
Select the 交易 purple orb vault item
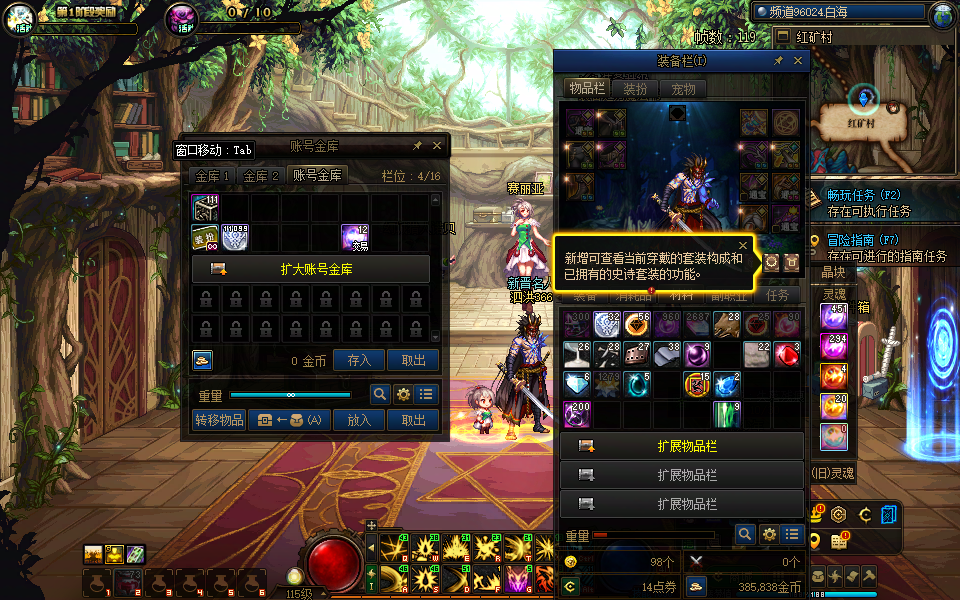356,237
